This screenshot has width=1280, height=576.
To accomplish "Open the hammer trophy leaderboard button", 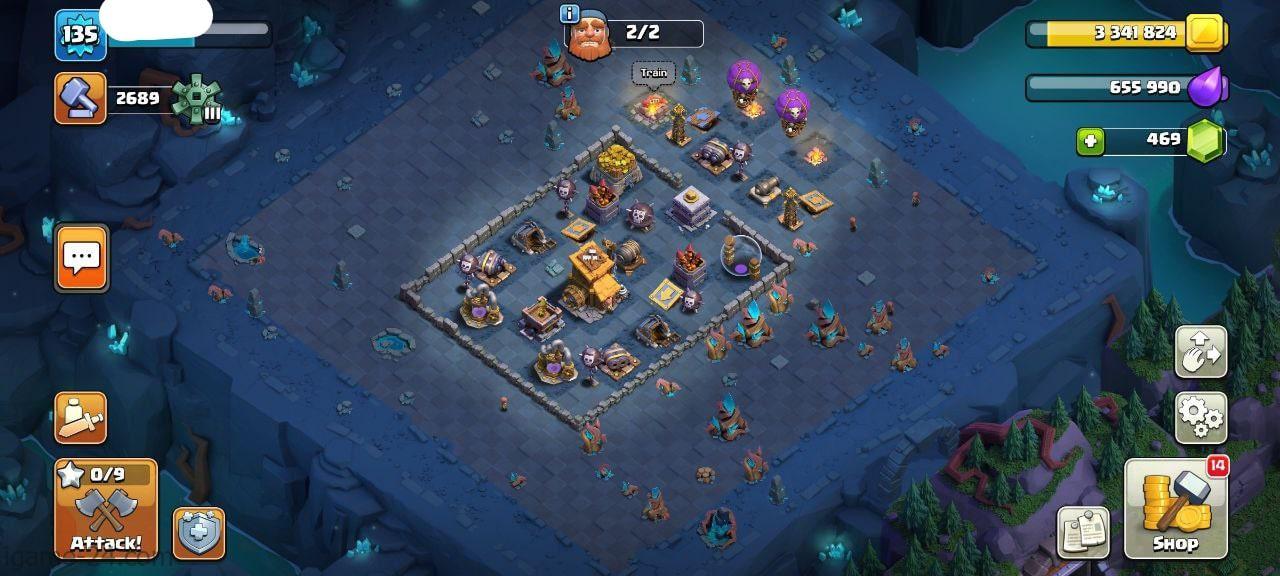I will [80, 98].
